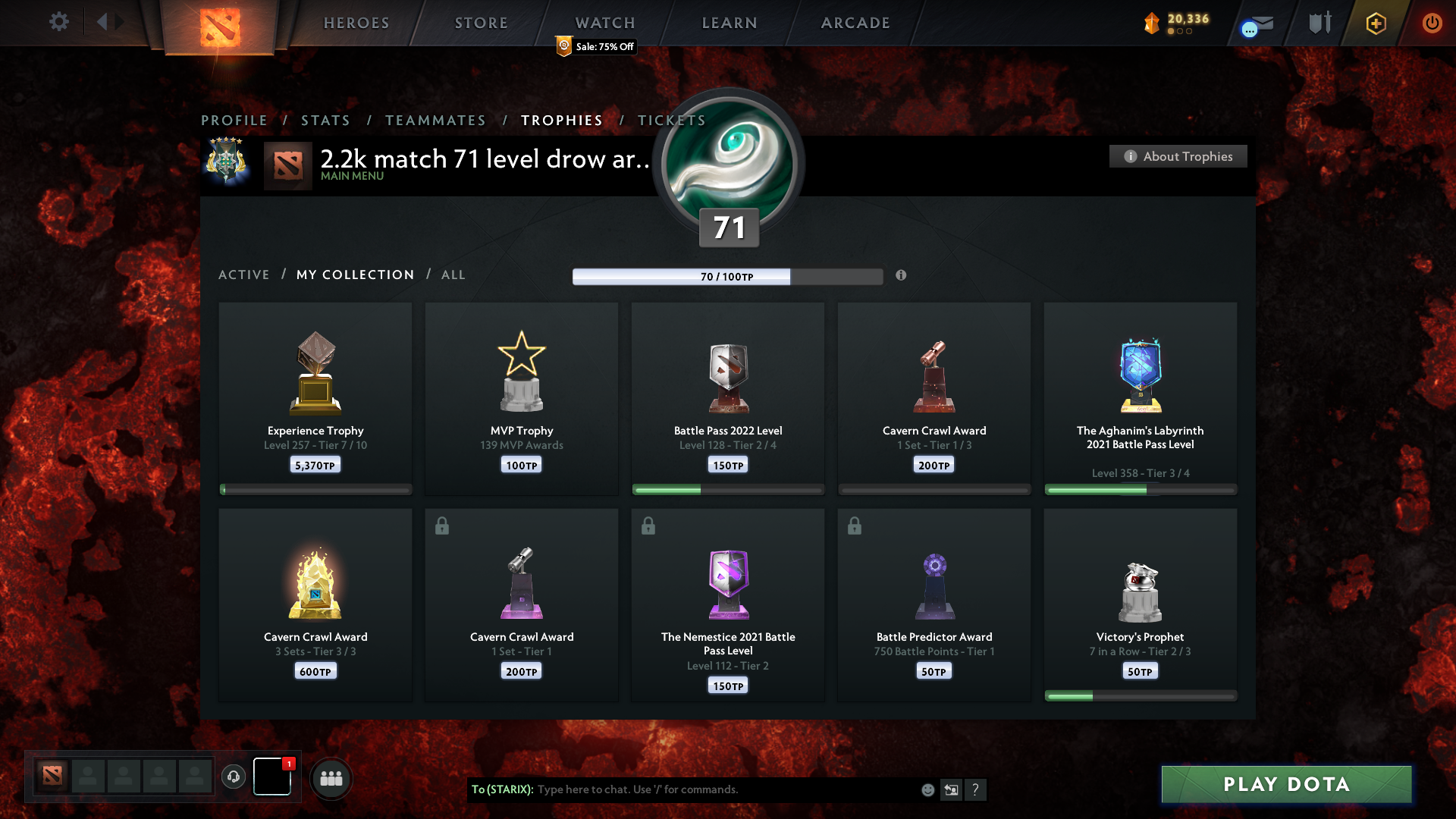Image resolution: width=1456 pixels, height=819 pixels.
Task: Click the power exit icon
Action: click(x=1432, y=22)
